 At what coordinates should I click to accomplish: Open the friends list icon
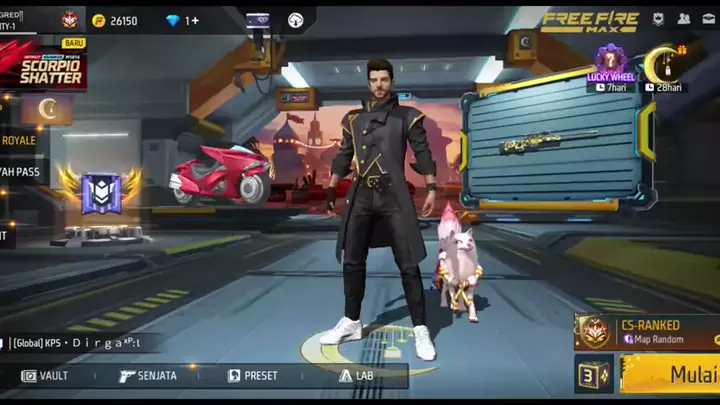684,19
